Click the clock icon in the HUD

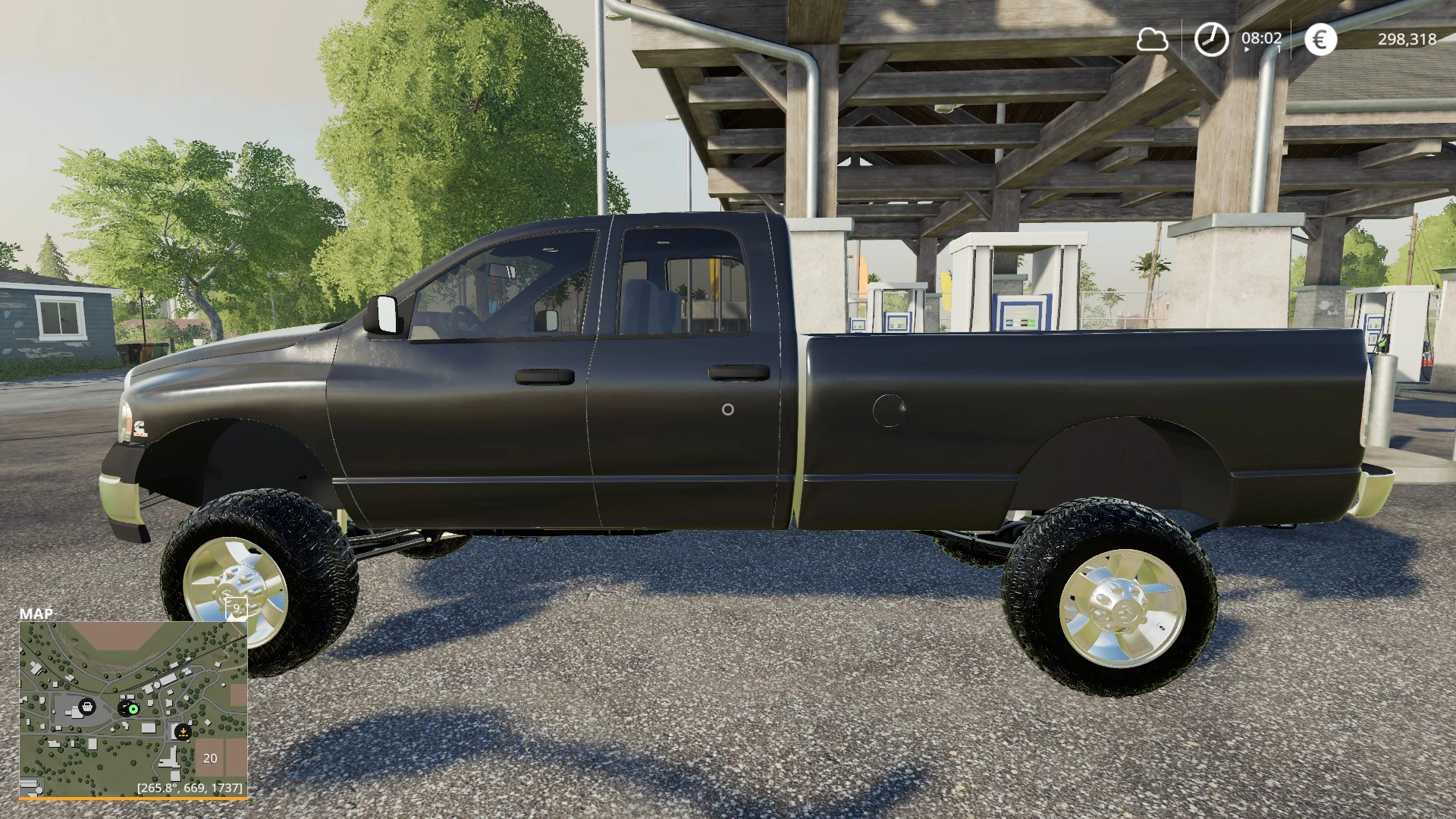pos(1211,39)
